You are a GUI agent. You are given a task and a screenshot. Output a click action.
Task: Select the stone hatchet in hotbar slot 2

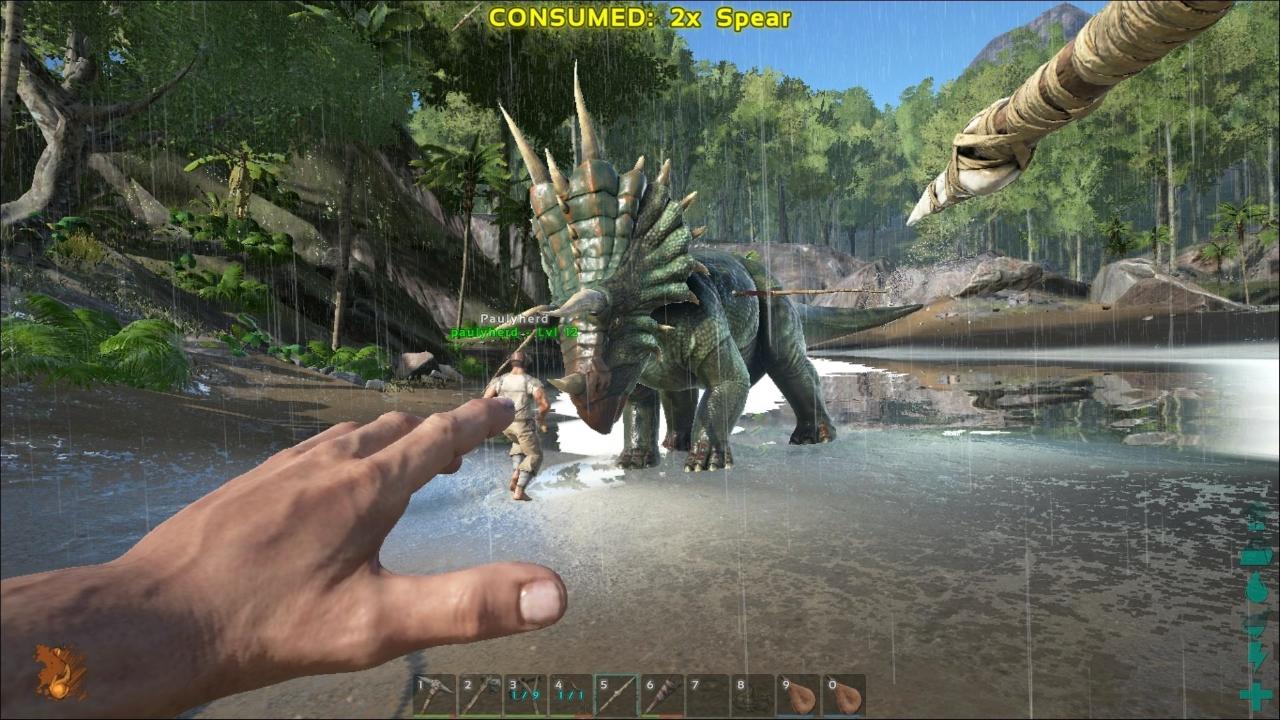tap(481, 693)
